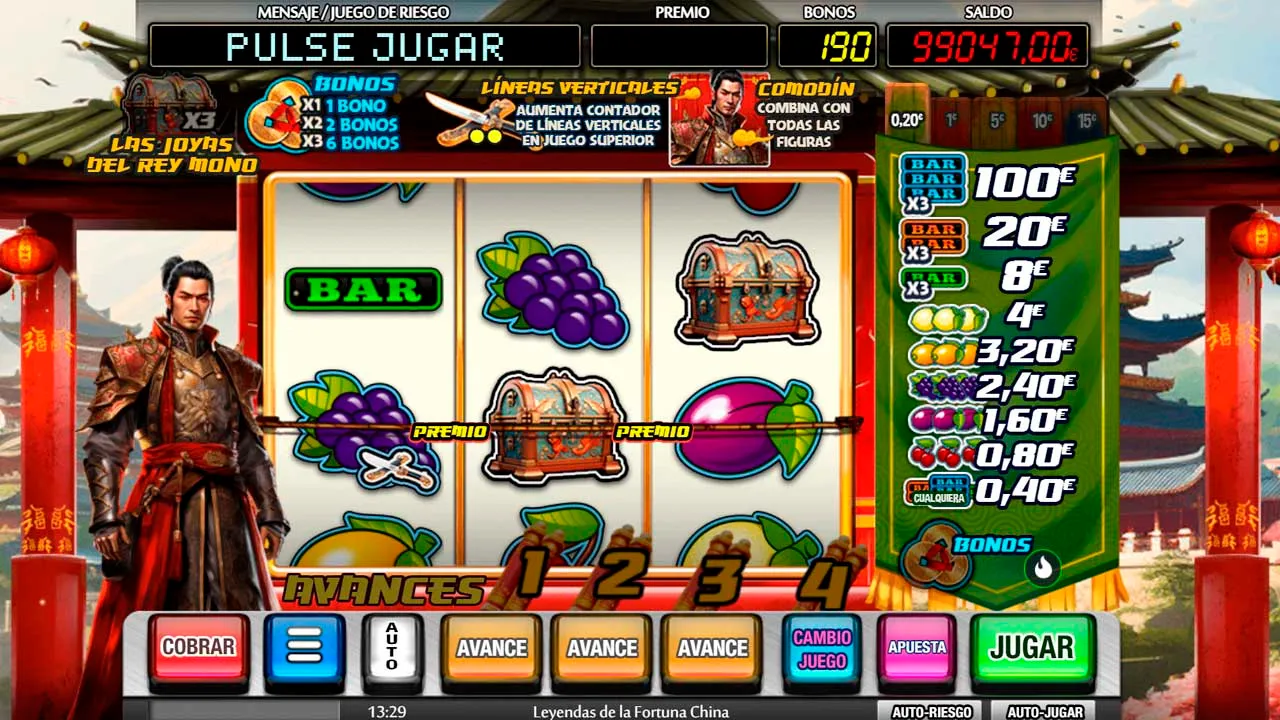
Task: Collect winnings with the COBRAR button
Action: click(x=198, y=647)
